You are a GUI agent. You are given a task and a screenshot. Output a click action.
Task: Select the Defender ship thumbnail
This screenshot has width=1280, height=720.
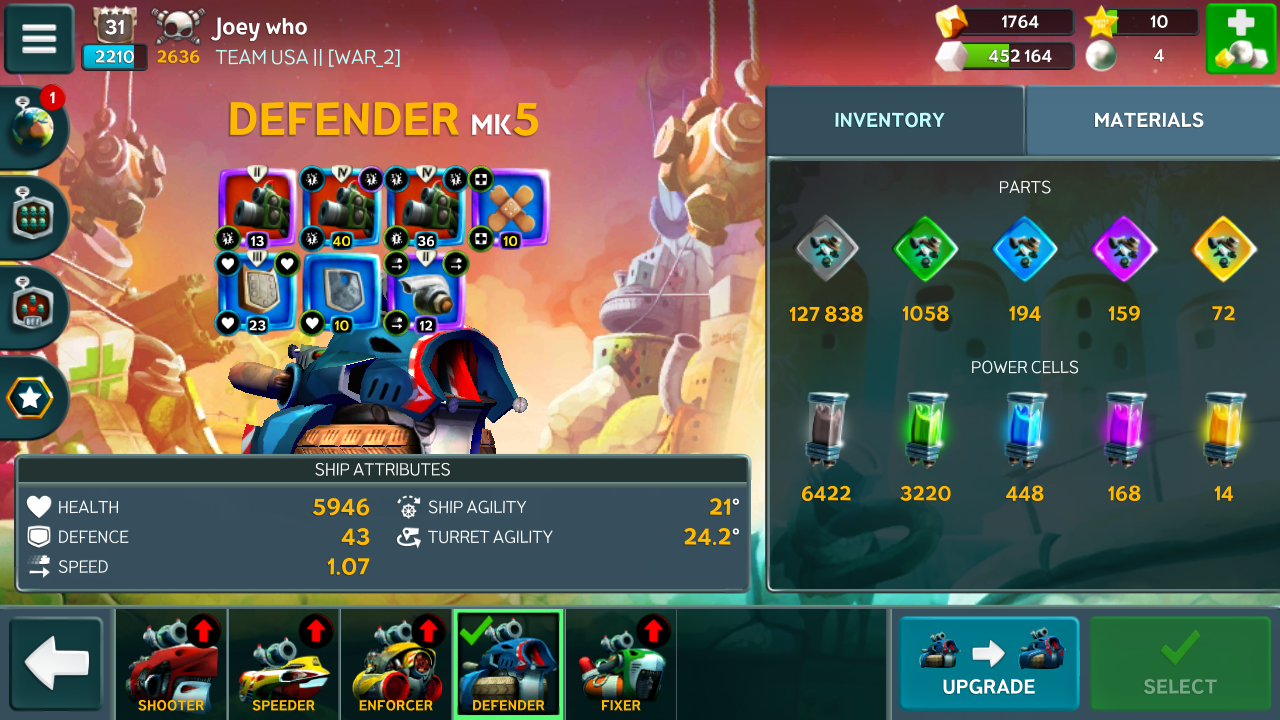pyautogui.click(x=508, y=663)
